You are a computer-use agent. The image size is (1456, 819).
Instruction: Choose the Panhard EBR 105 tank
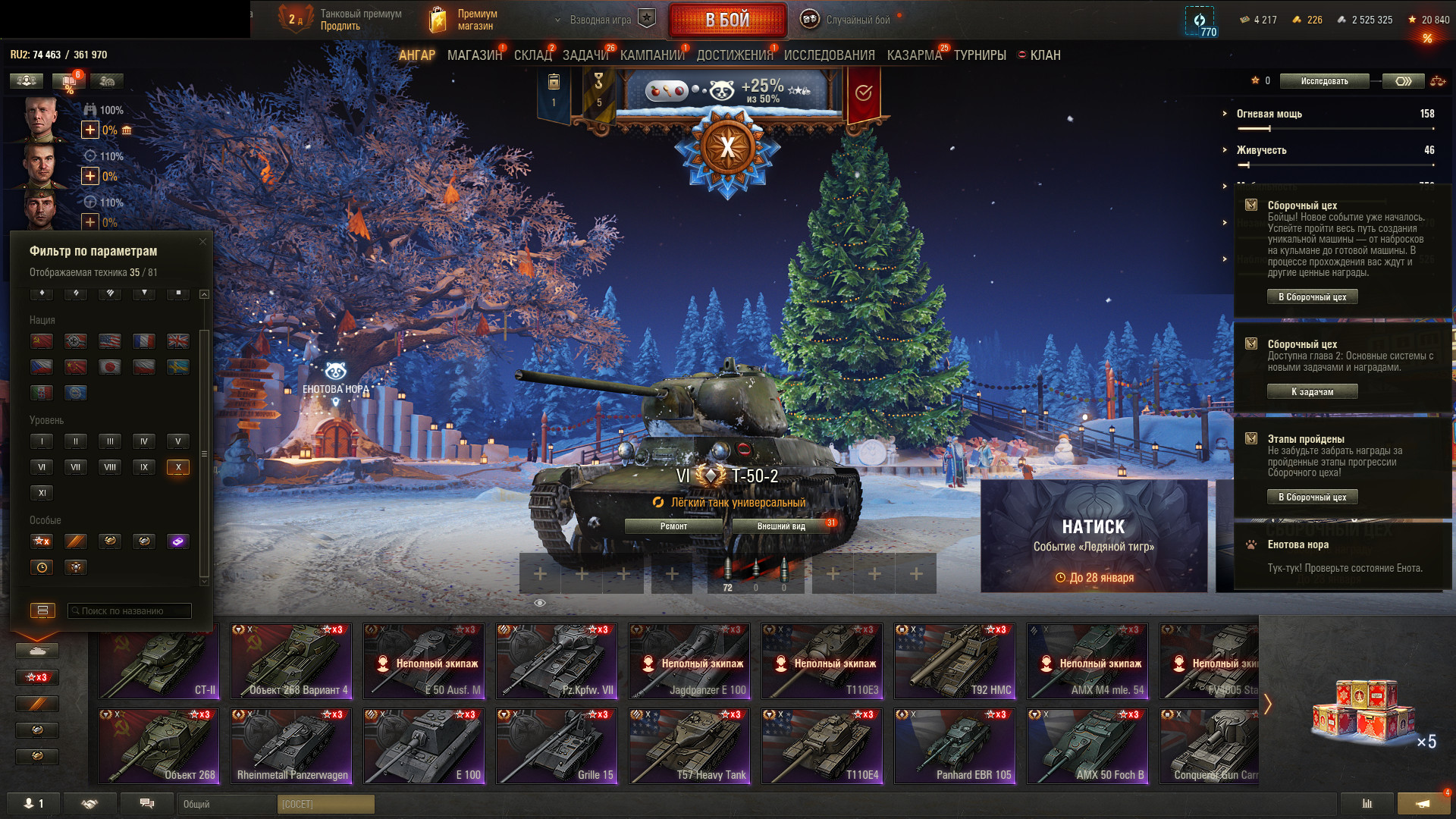click(955, 745)
